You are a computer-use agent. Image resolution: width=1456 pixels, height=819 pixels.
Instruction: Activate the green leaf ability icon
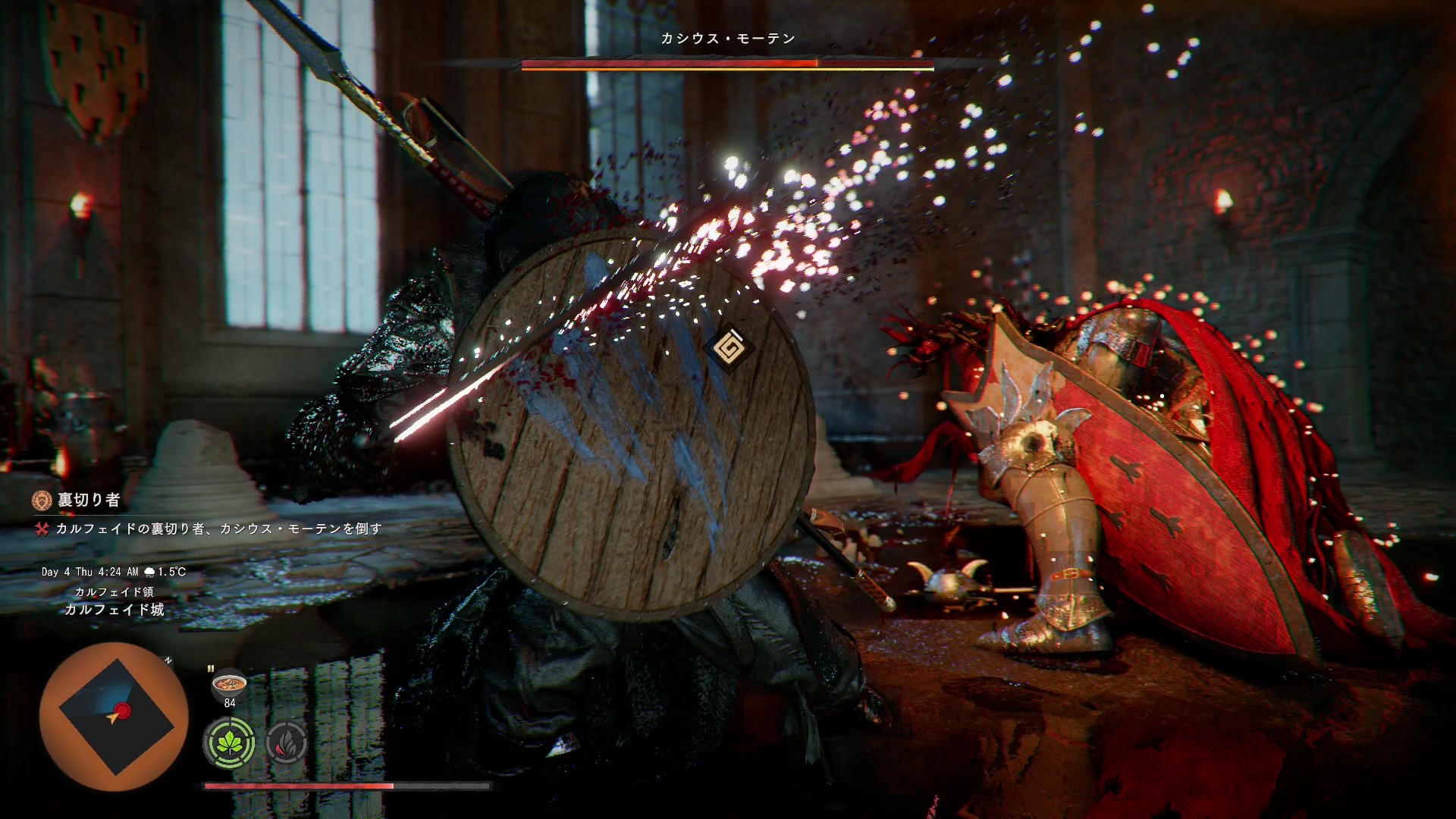point(229,742)
